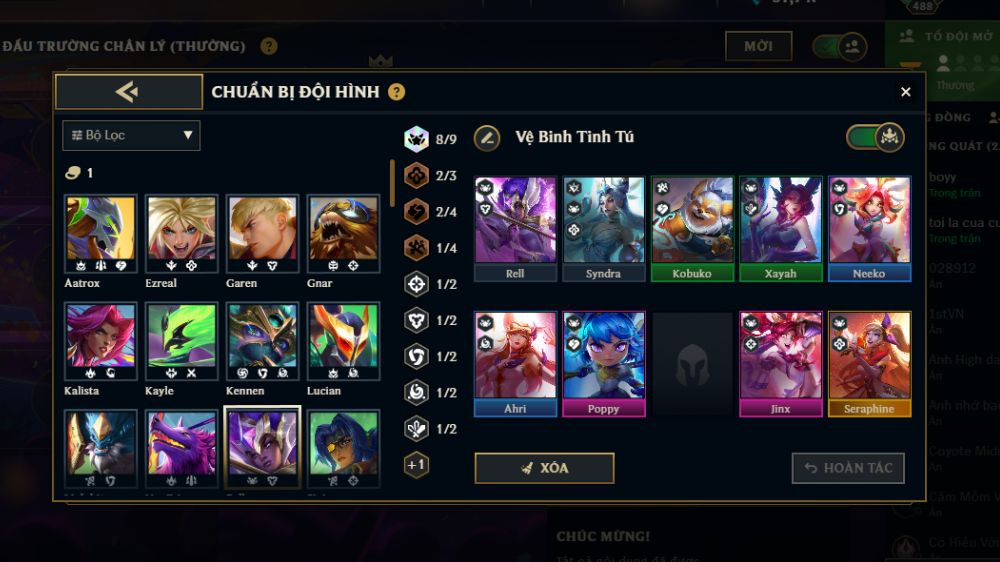Open the Bộ Lọc filter dropdown
Image resolution: width=1000 pixels, height=562 pixels.
coord(131,135)
